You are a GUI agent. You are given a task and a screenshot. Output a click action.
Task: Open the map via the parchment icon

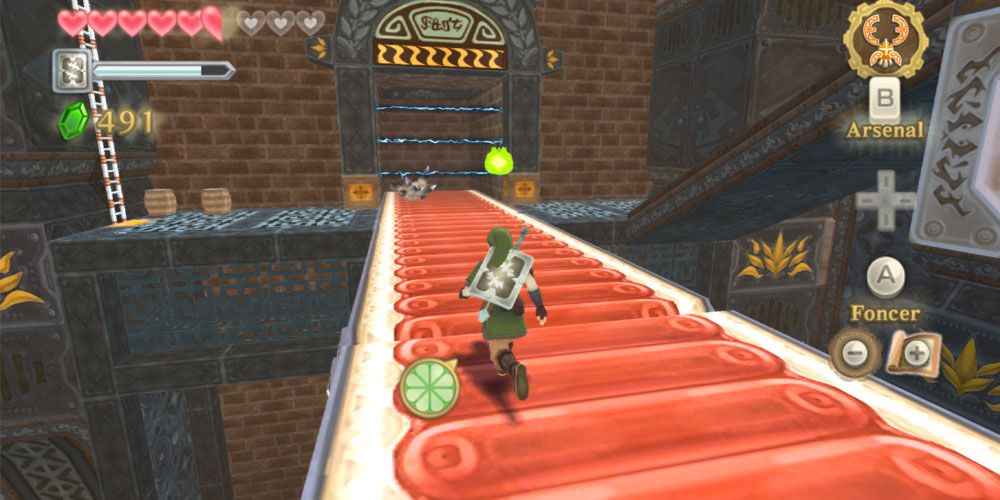pyautogui.click(x=912, y=354)
